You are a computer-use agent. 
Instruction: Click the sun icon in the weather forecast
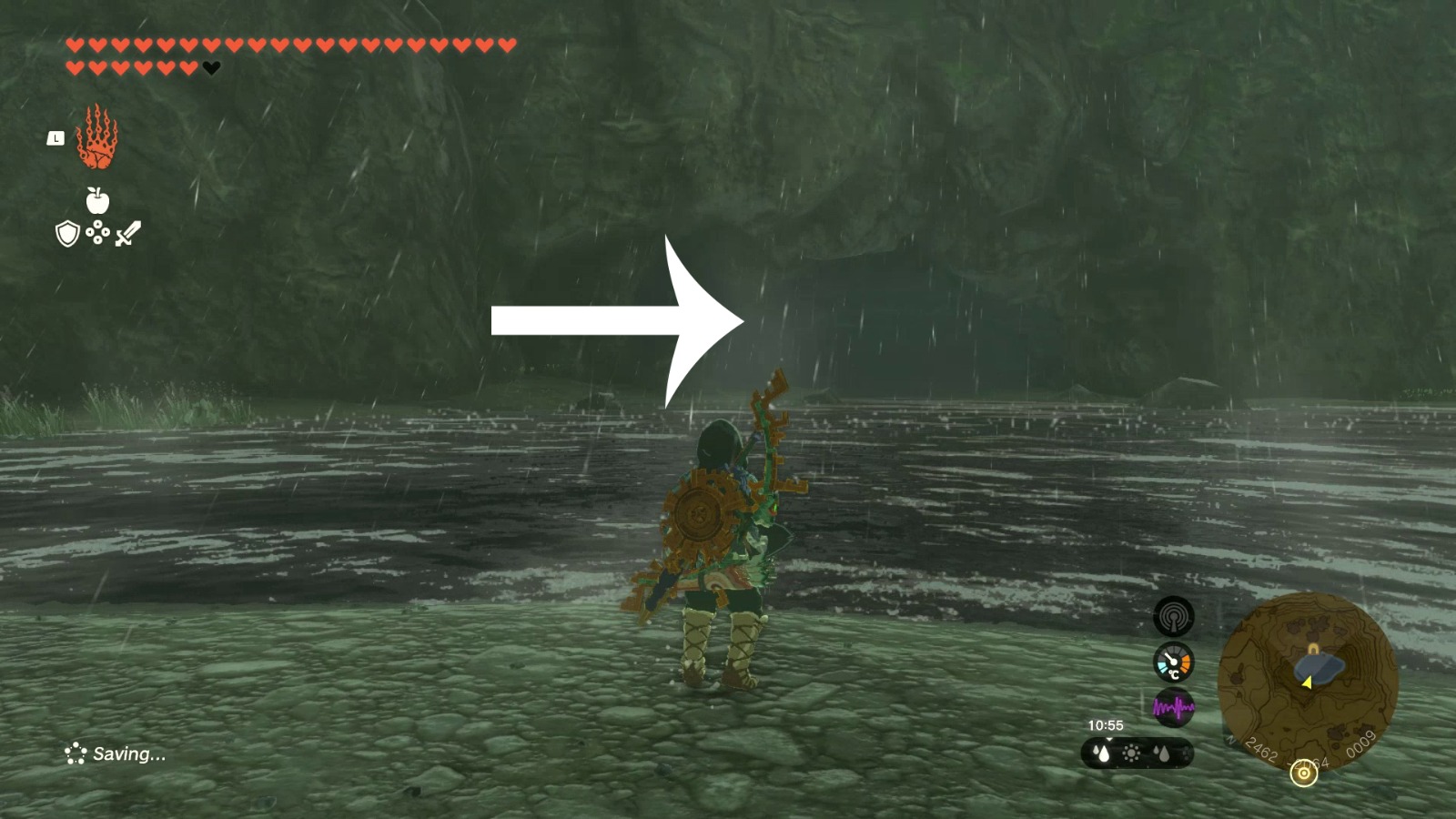[1131, 753]
